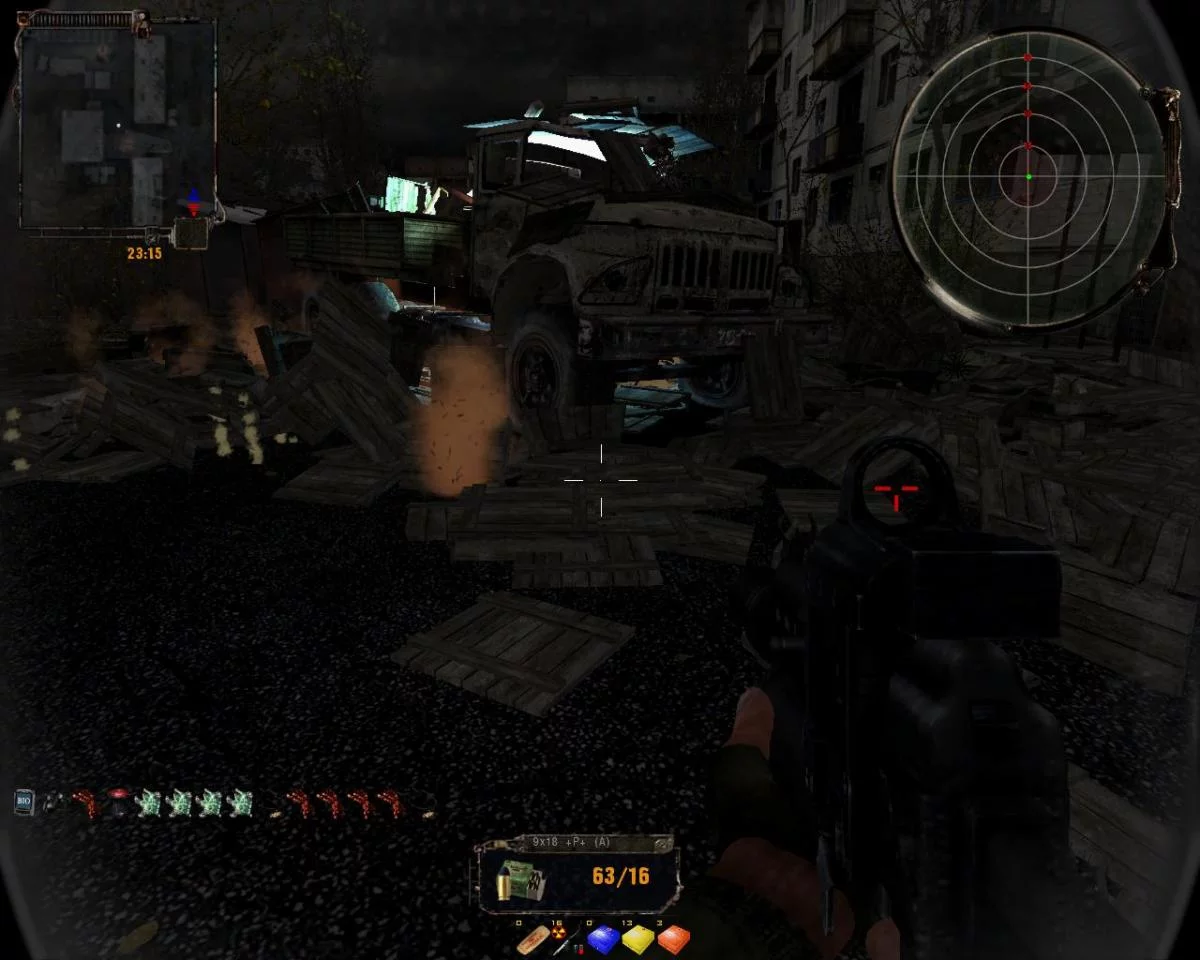The width and height of the screenshot is (1200, 960).
Task: Select the orange medkit quick-slot
Action: coord(673,940)
